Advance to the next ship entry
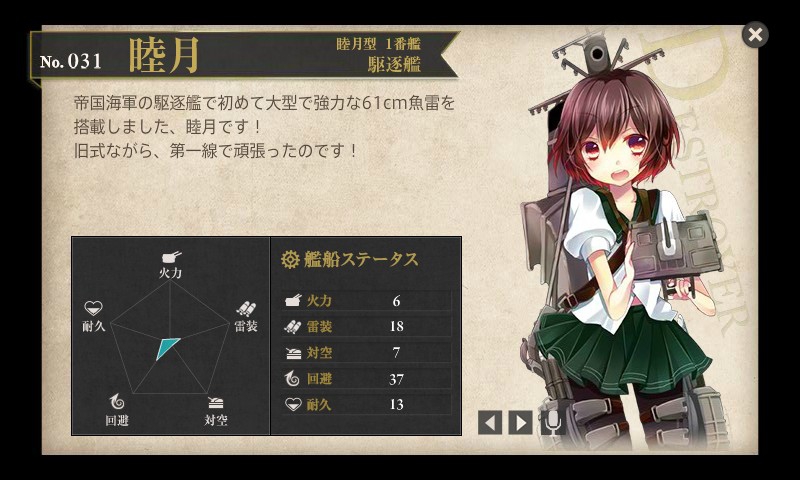The image size is (800, 480). (520, 422)
